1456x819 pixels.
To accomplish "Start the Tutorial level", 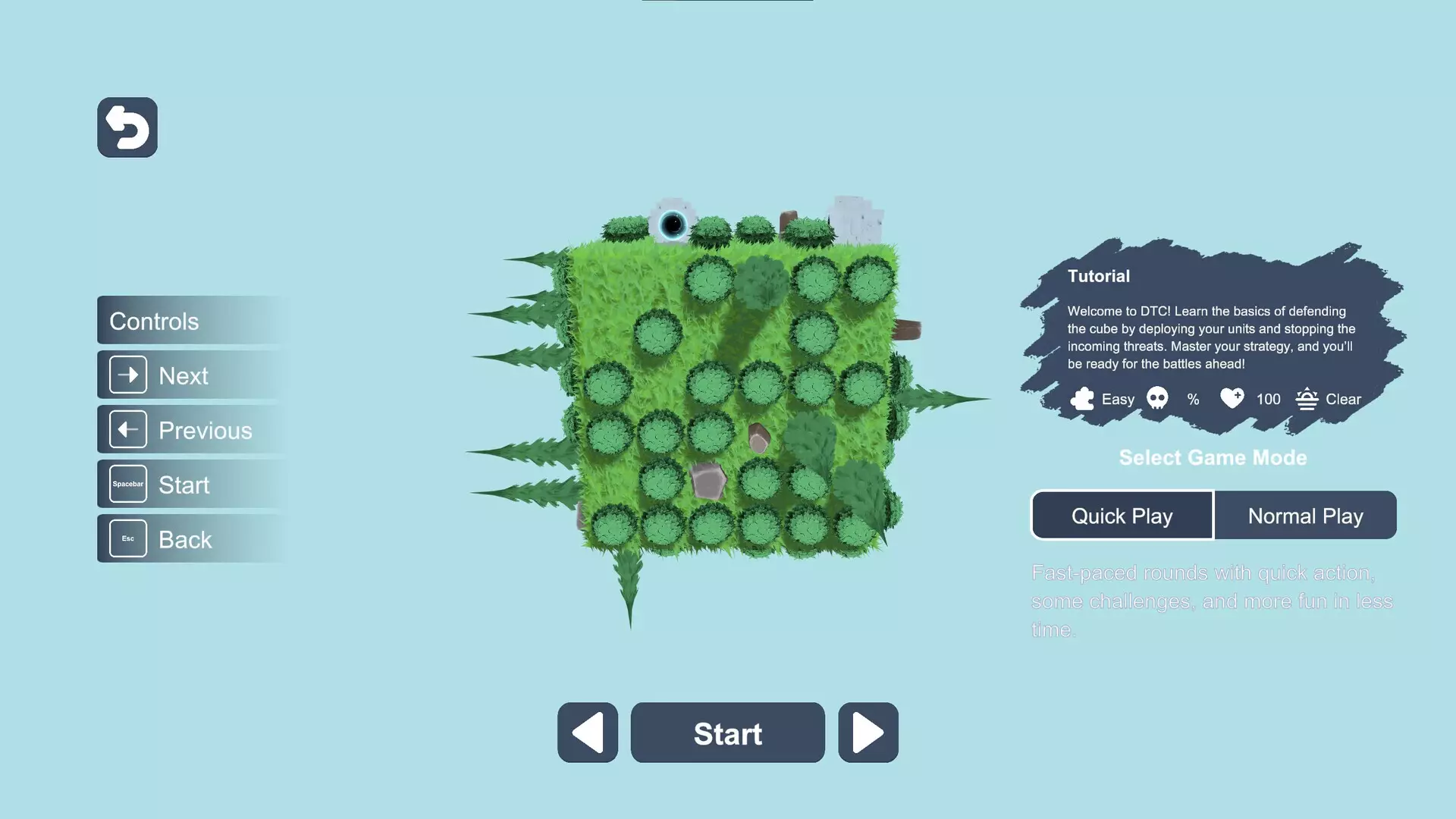I will (727, 733).
